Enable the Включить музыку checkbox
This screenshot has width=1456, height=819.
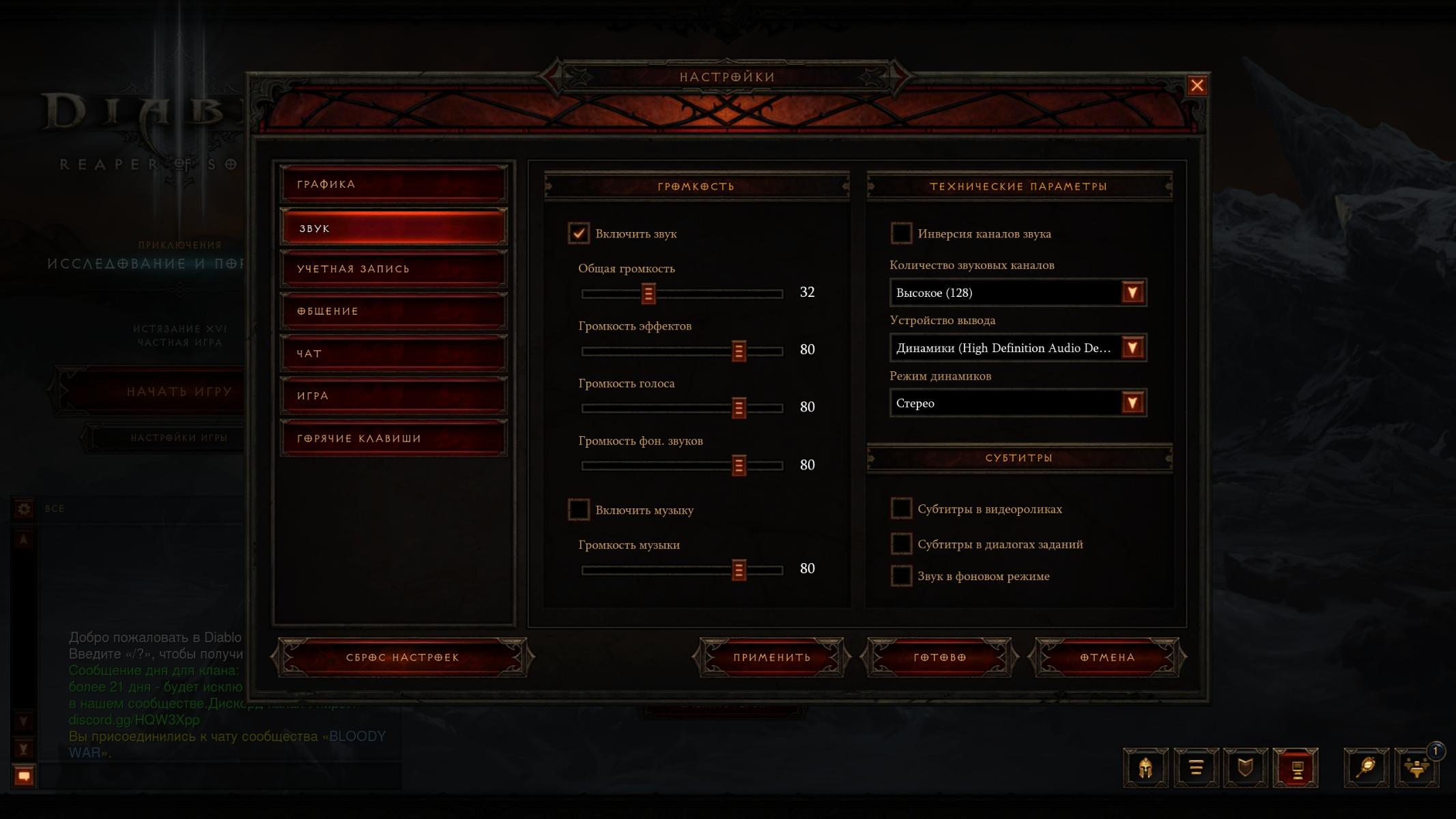tap(579, 510)
